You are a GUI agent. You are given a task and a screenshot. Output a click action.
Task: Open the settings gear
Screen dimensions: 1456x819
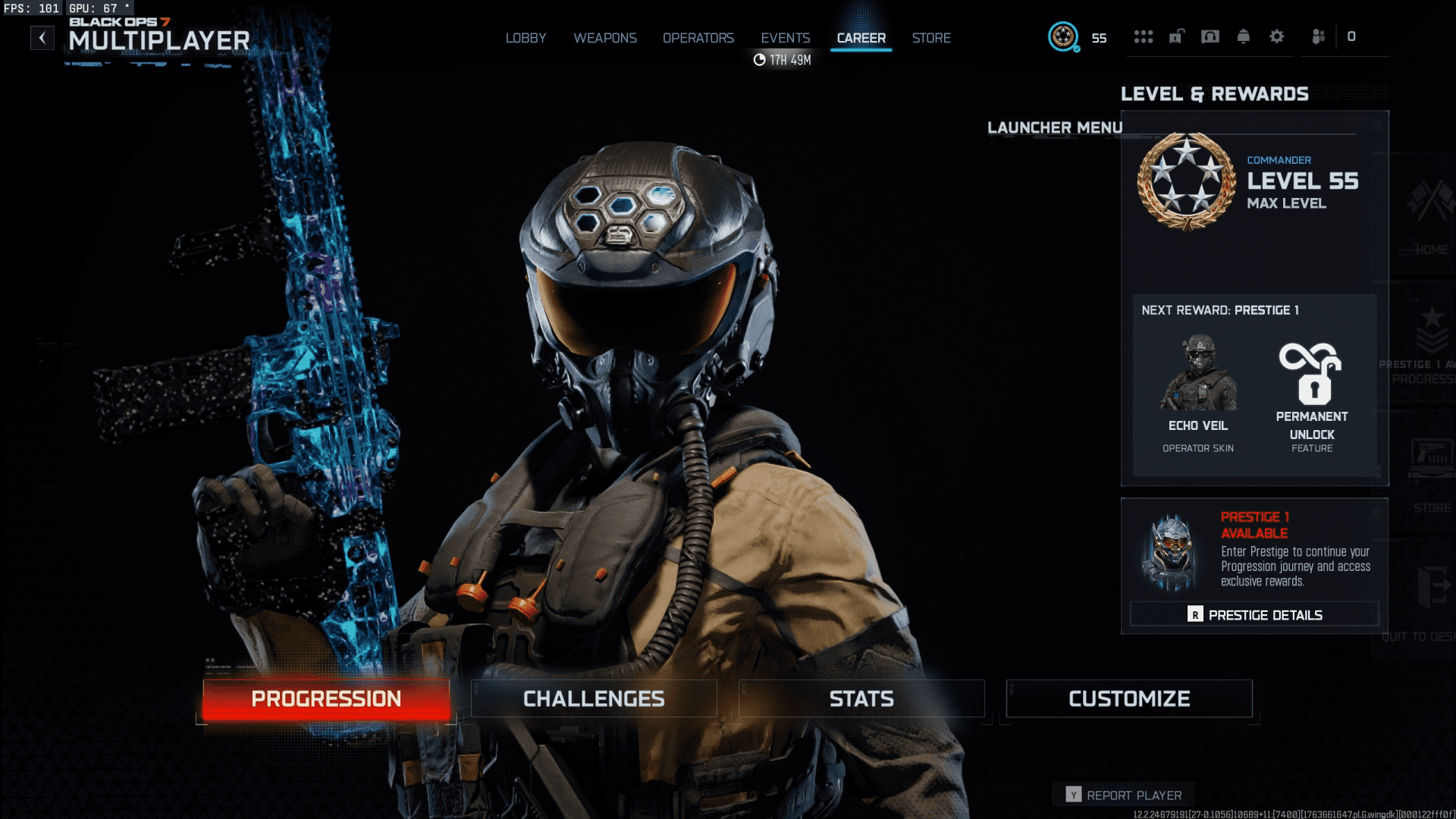click(x=1277, y=36)
